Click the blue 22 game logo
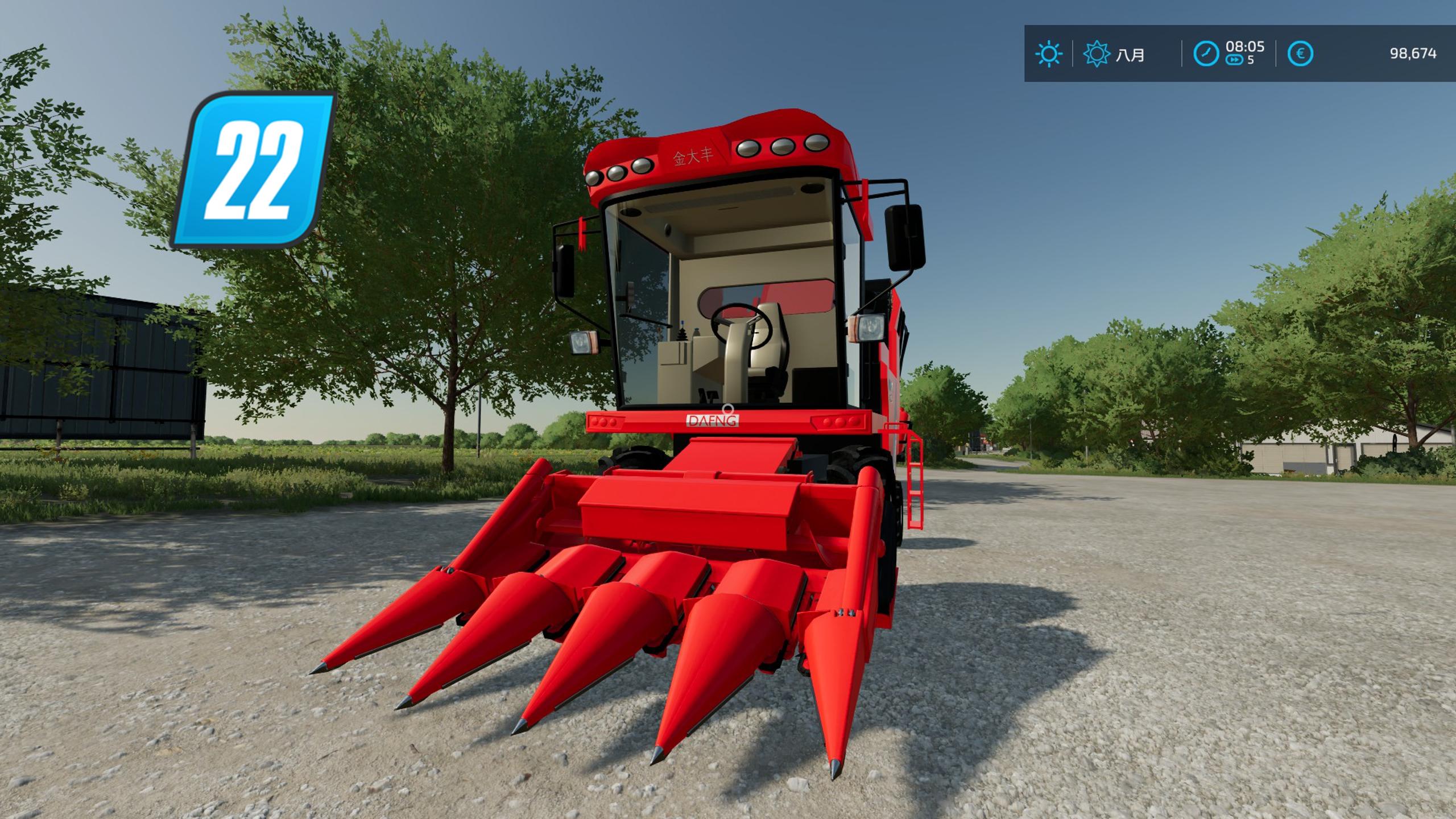 point(254,169)
